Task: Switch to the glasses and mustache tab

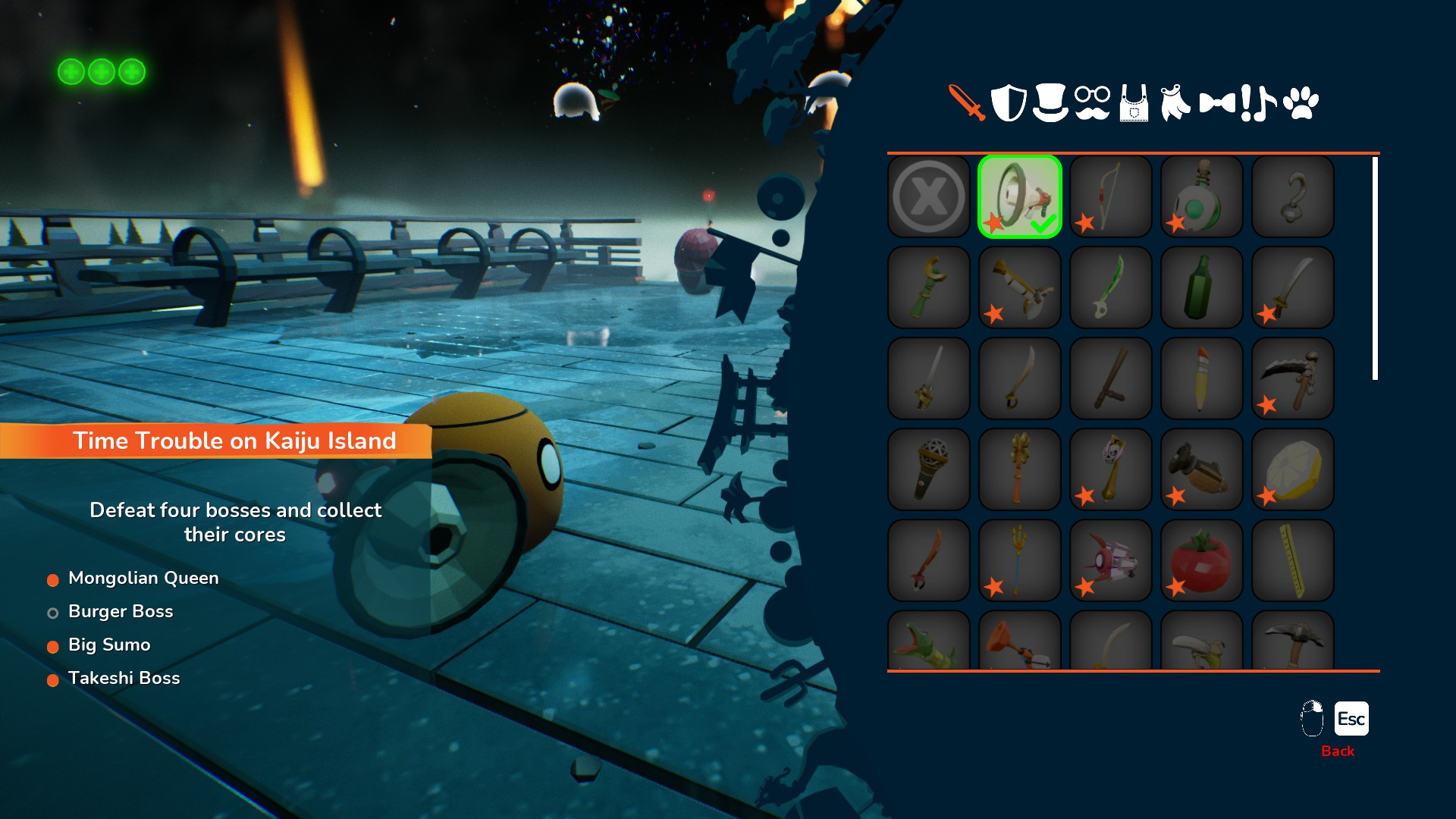Action: [1092, 102]
